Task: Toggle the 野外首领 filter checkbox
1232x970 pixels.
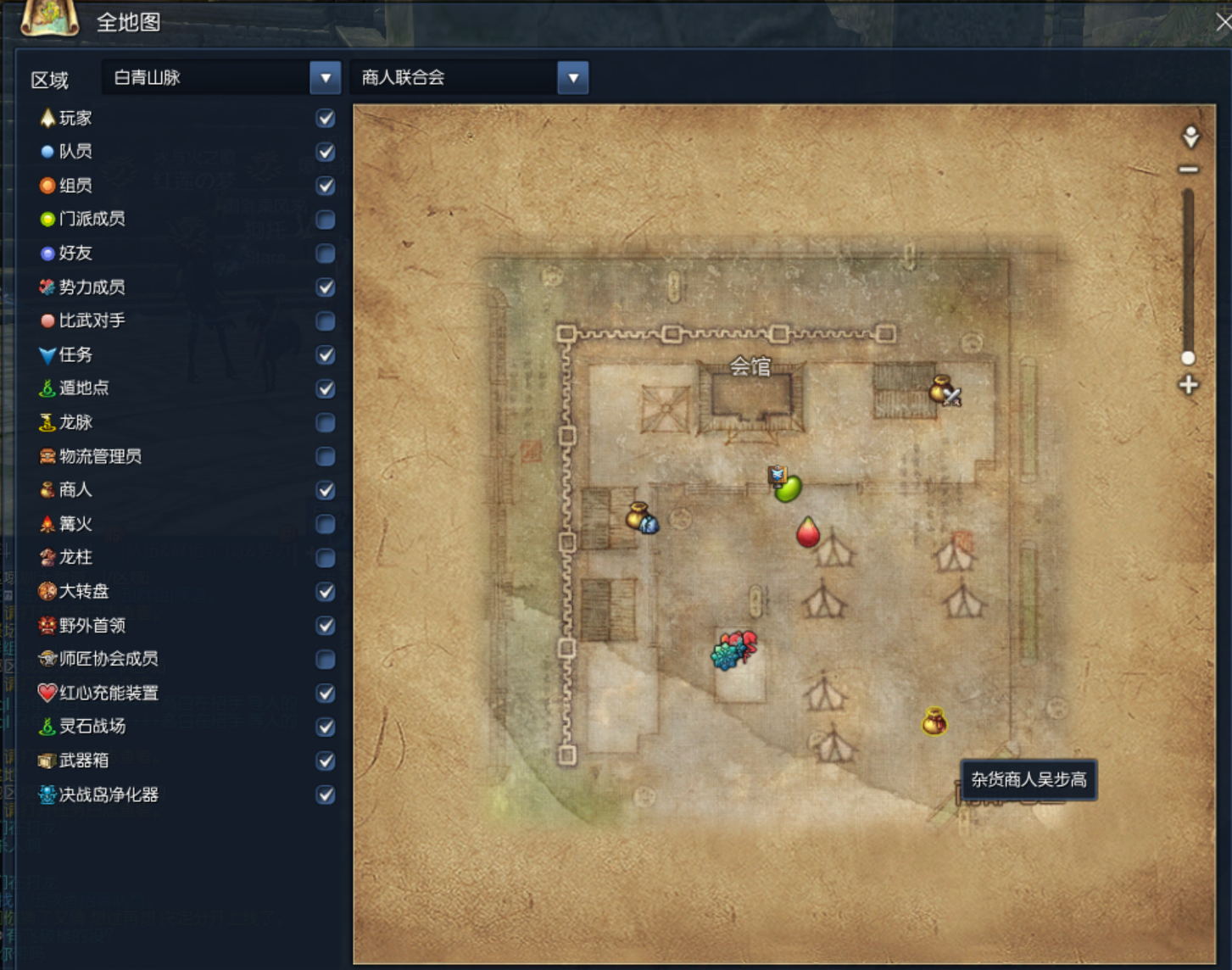Action: (x=325, y=626)
